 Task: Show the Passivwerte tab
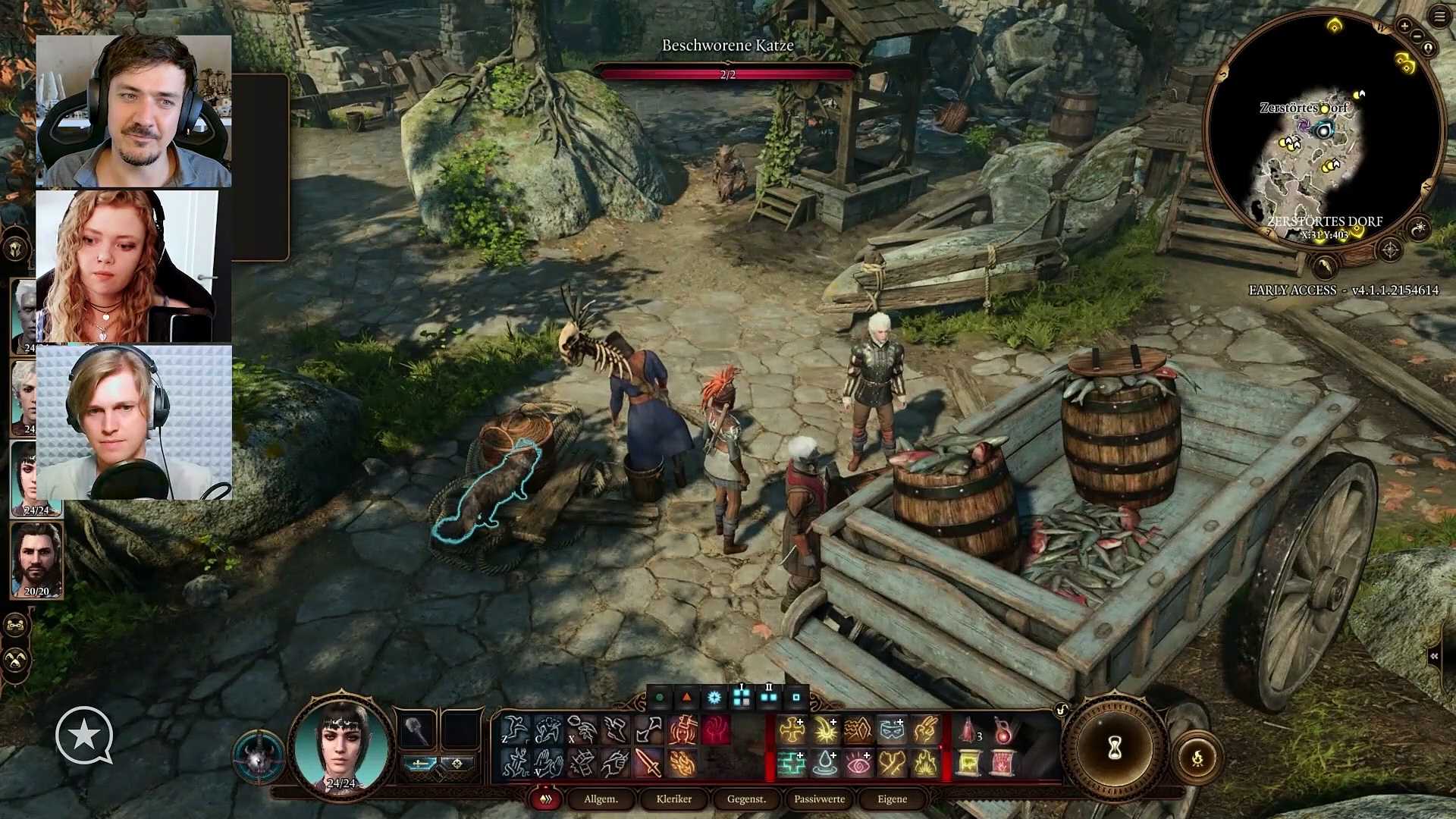(x=819, y=799)
